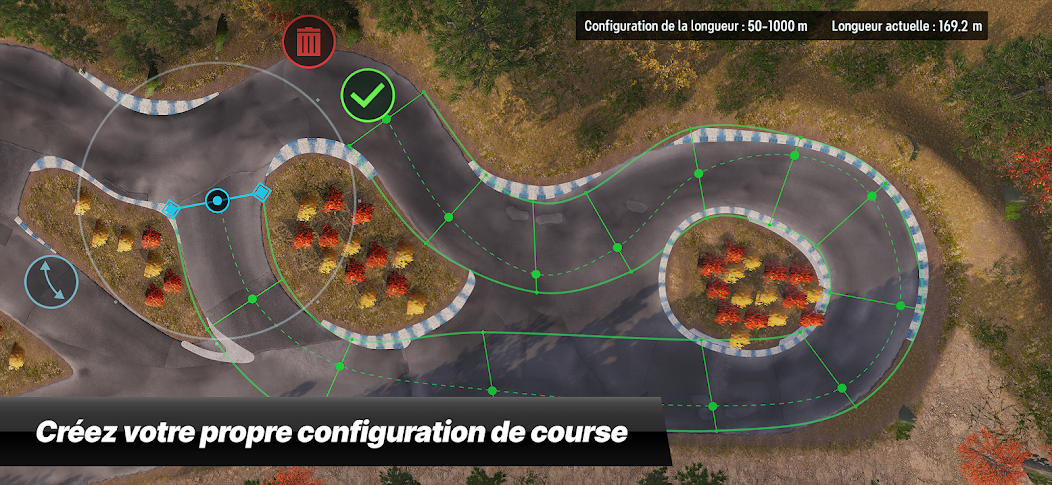This screenshot has height=485, width=1052.
Task: Select the blue circular track node handle
Action: 217,201
